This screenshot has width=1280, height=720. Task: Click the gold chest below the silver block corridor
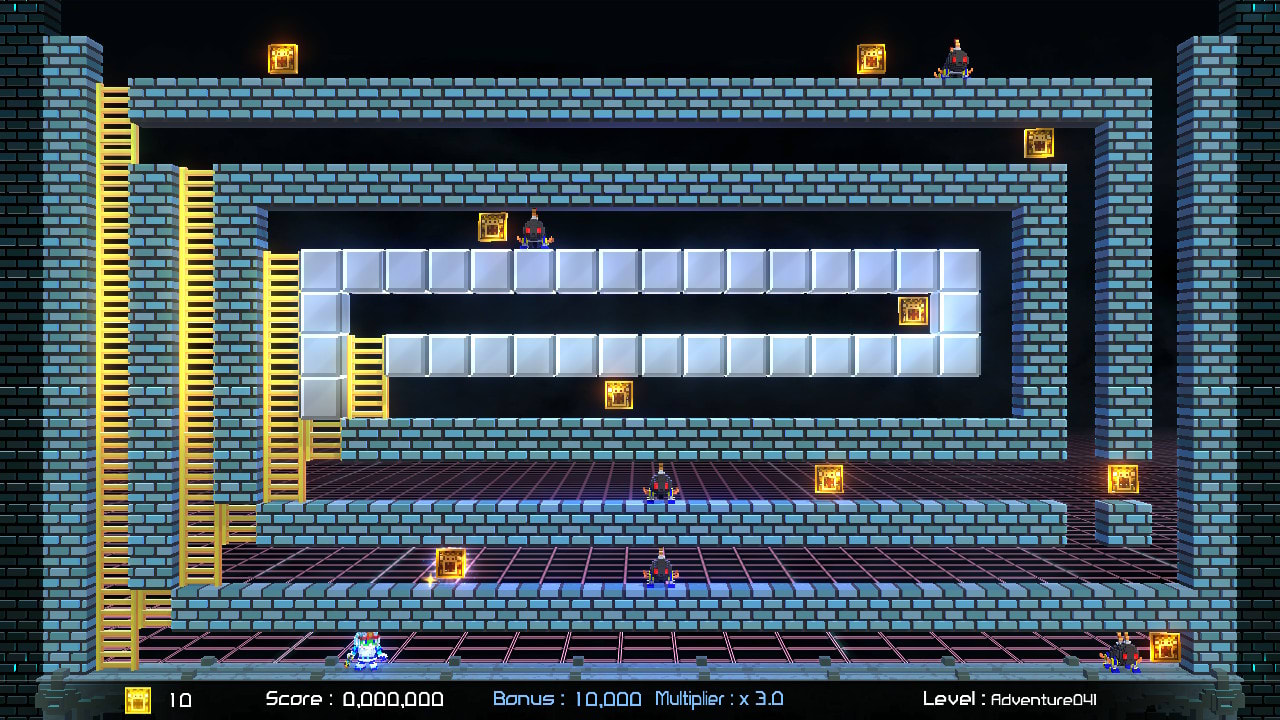tap(621, 396)
